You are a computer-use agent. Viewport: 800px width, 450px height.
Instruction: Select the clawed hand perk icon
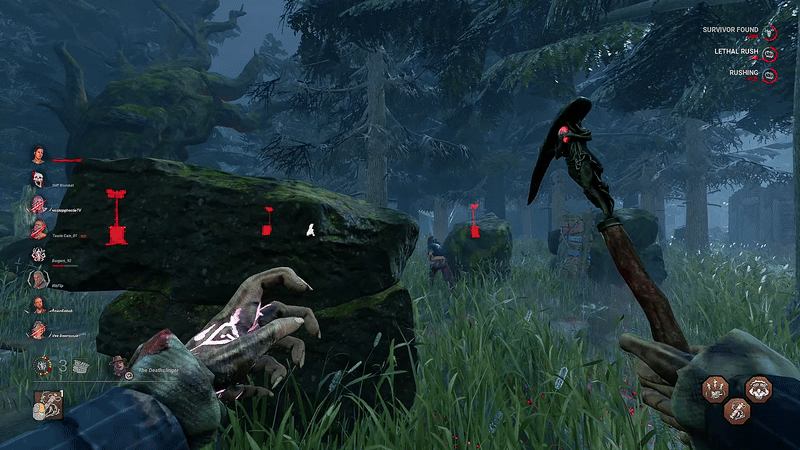(715, 388)
